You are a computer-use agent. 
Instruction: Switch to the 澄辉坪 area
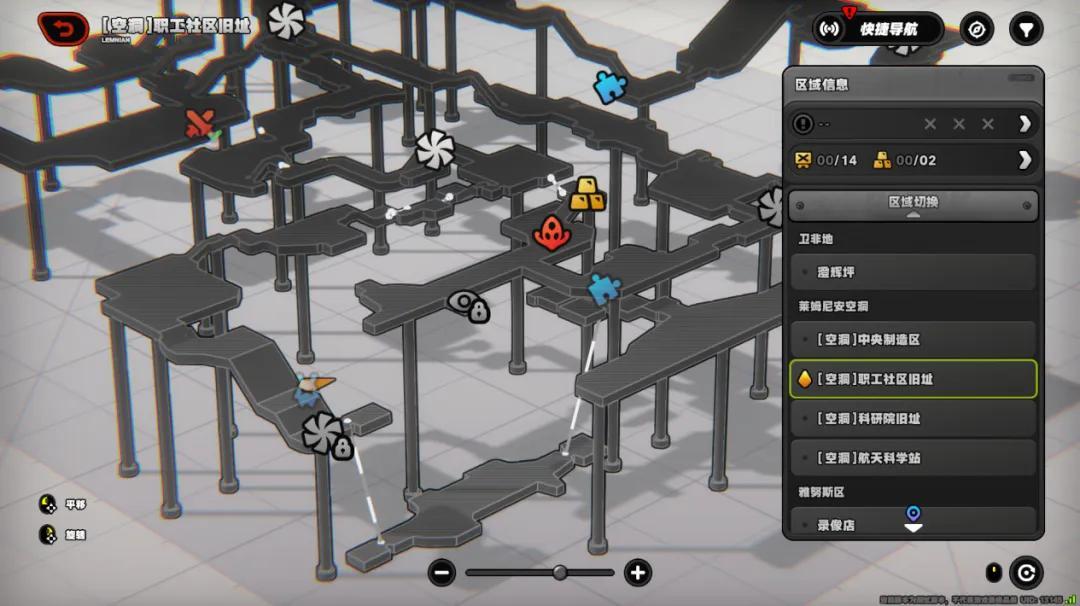click(x=913, y=272)
